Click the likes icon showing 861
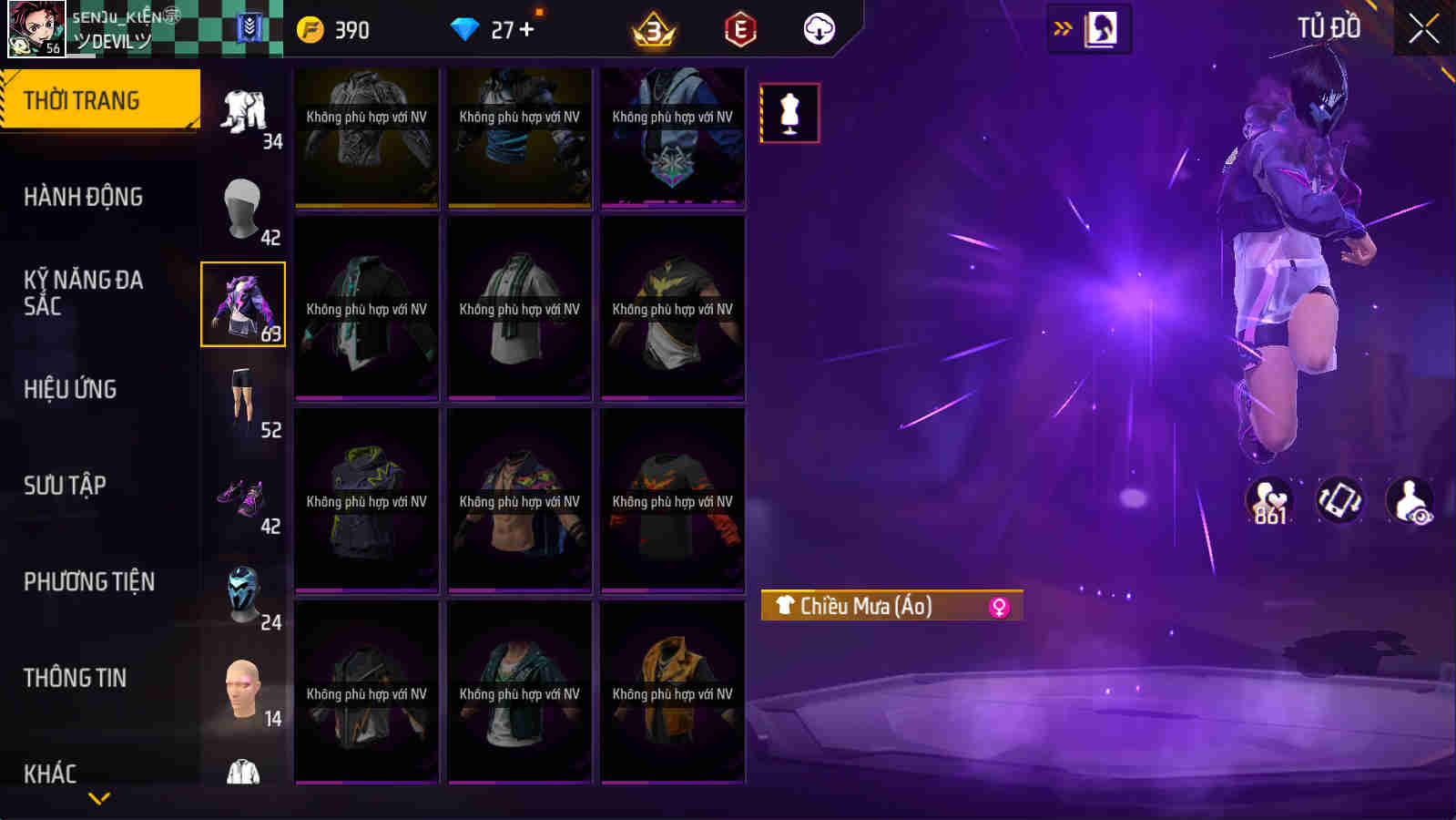 (x=1269, y=497)
